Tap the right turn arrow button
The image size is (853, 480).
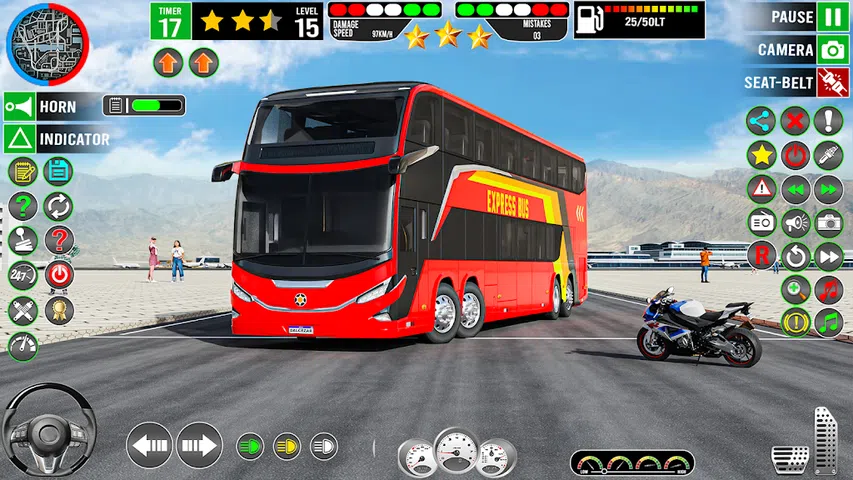(x=199, y=444)
